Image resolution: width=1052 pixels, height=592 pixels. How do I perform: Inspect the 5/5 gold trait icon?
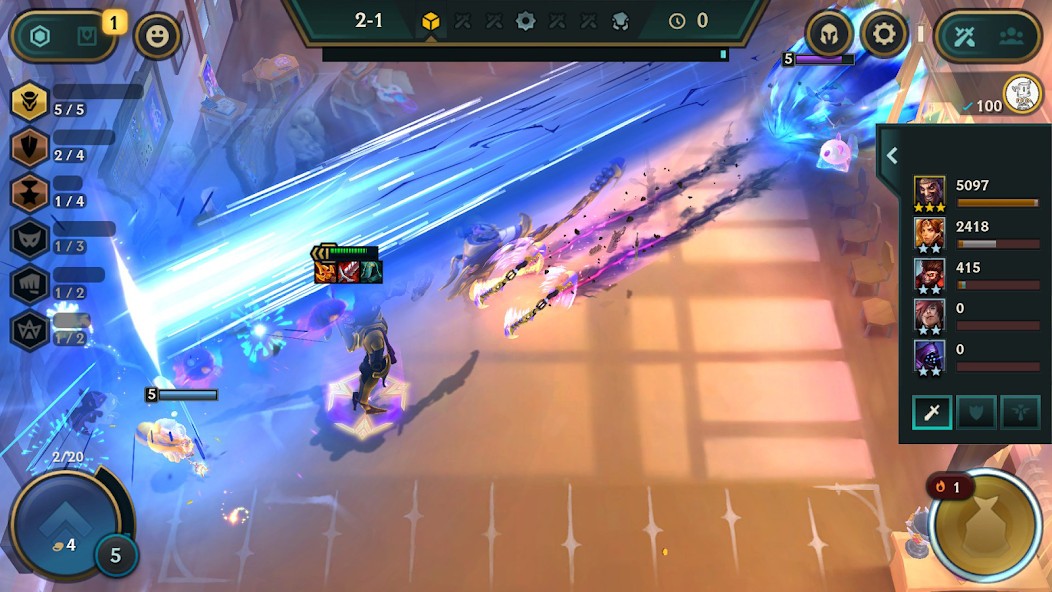coord(30,101)
